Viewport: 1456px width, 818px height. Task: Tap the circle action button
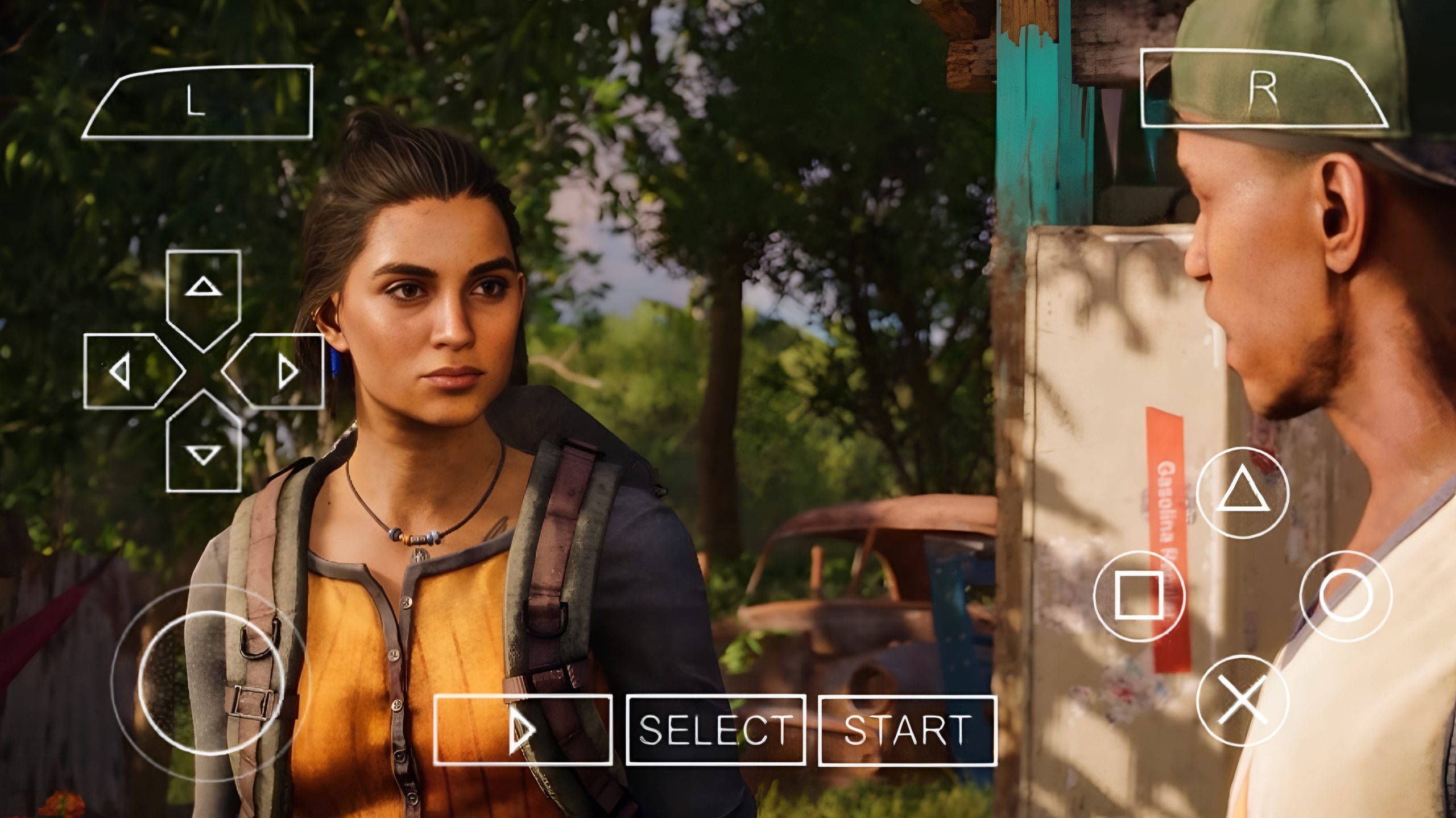(1346, 596)
